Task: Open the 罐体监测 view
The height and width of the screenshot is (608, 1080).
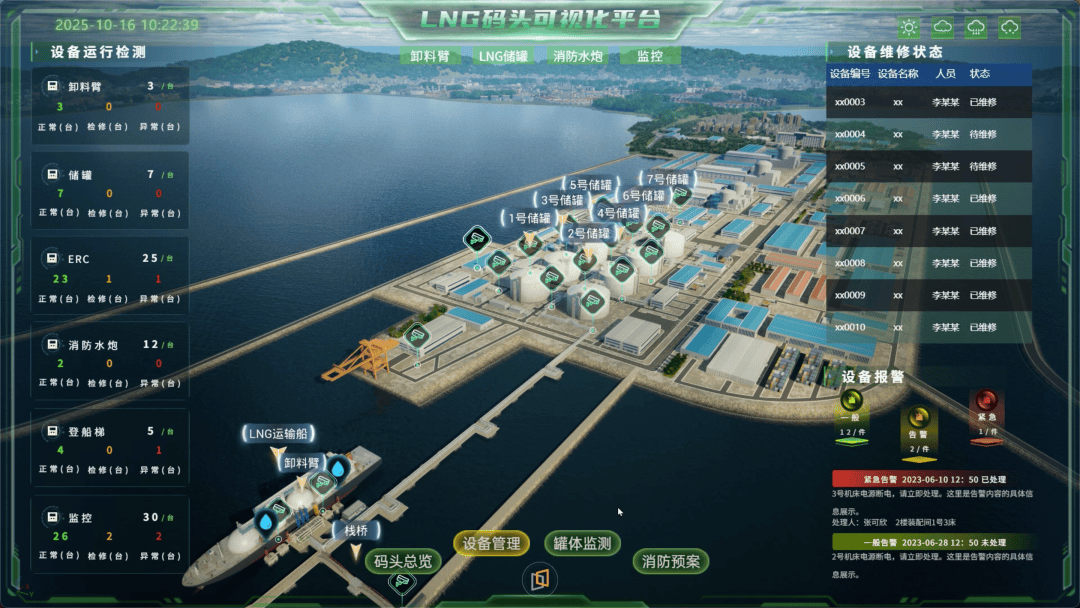Action: tap(583, 543)
